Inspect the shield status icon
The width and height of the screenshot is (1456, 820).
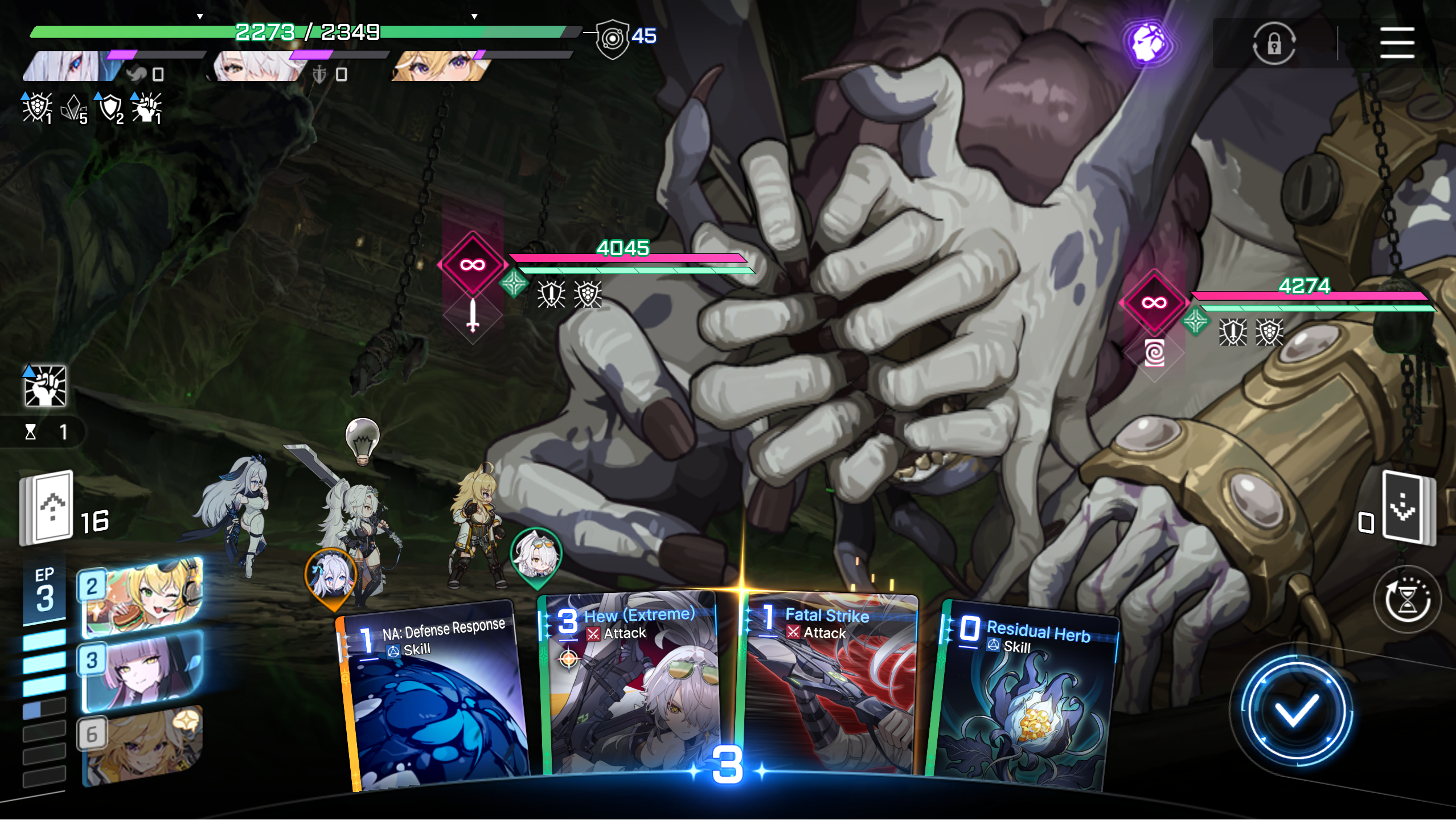tap(110, 107)
